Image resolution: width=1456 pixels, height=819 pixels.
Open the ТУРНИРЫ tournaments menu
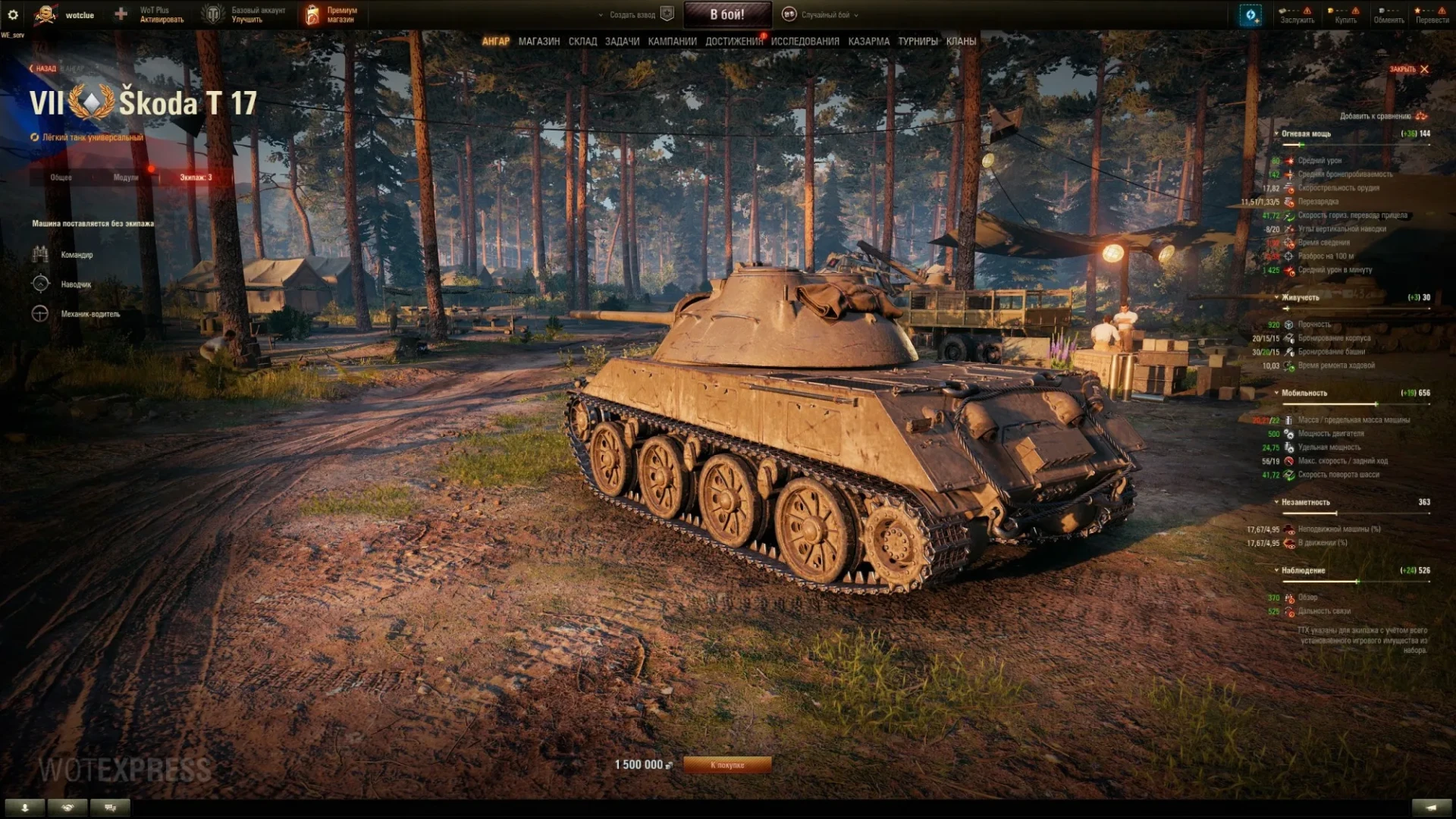[918, 42]
